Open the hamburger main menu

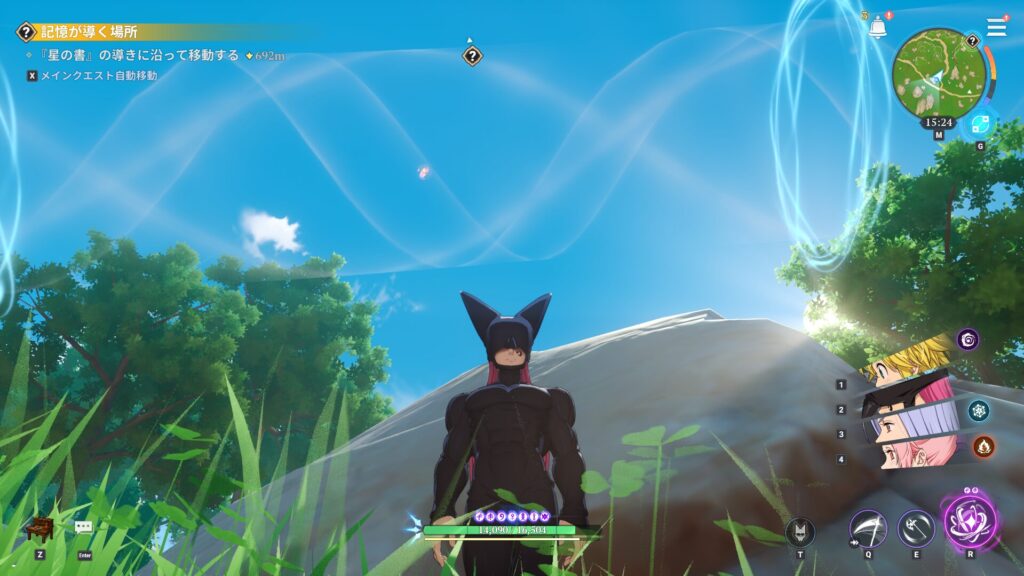996,27
